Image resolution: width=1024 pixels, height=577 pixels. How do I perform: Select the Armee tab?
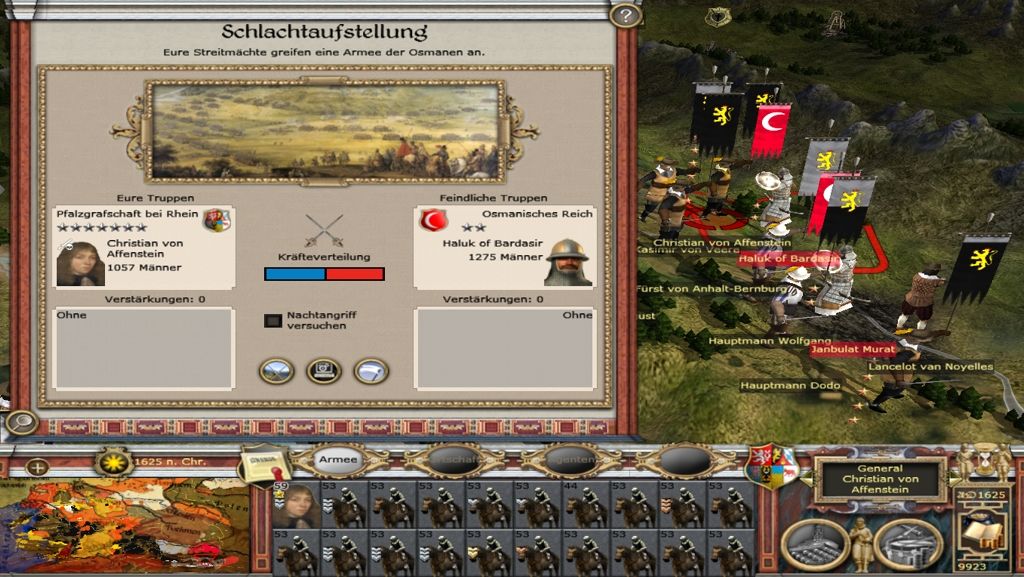[338, 460]
